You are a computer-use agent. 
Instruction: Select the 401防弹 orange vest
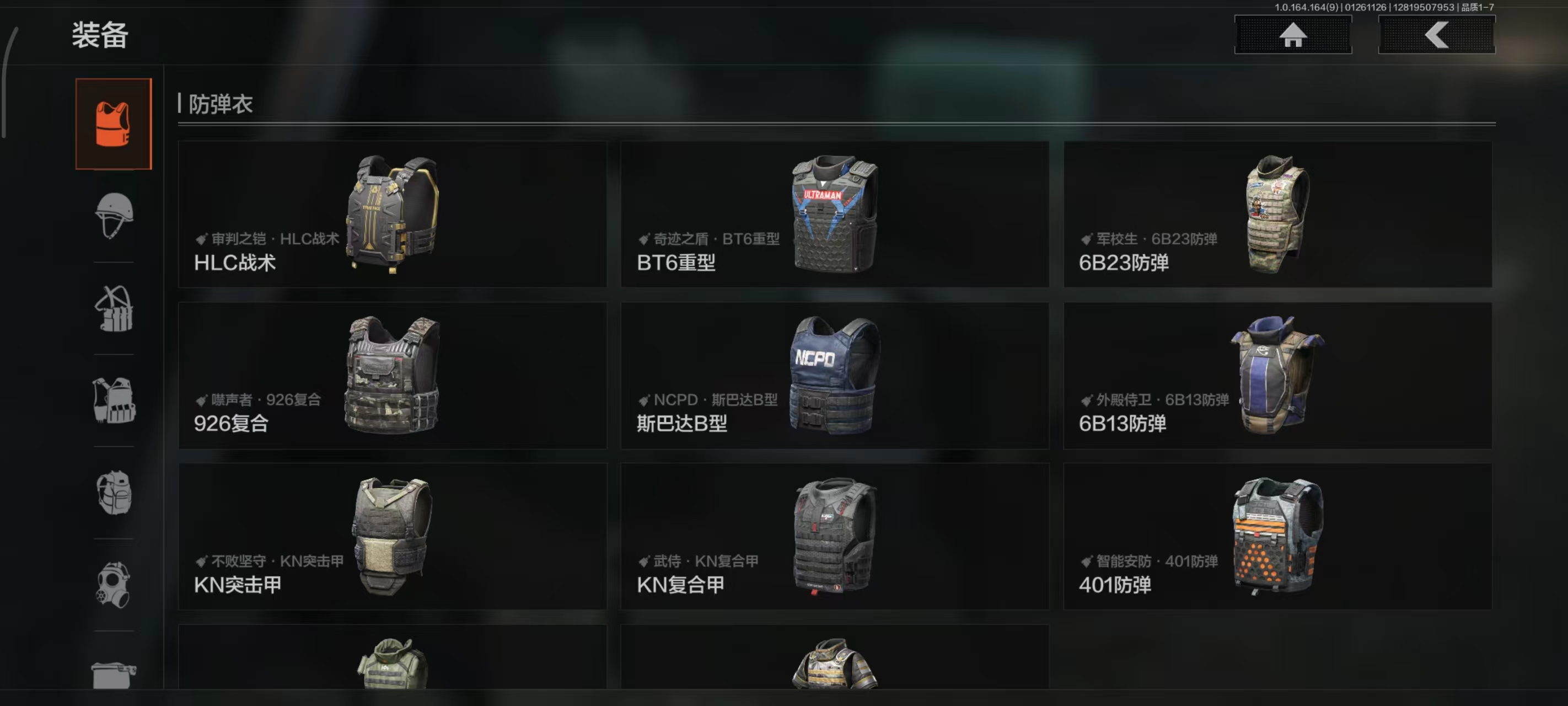tap(1276, 536)
